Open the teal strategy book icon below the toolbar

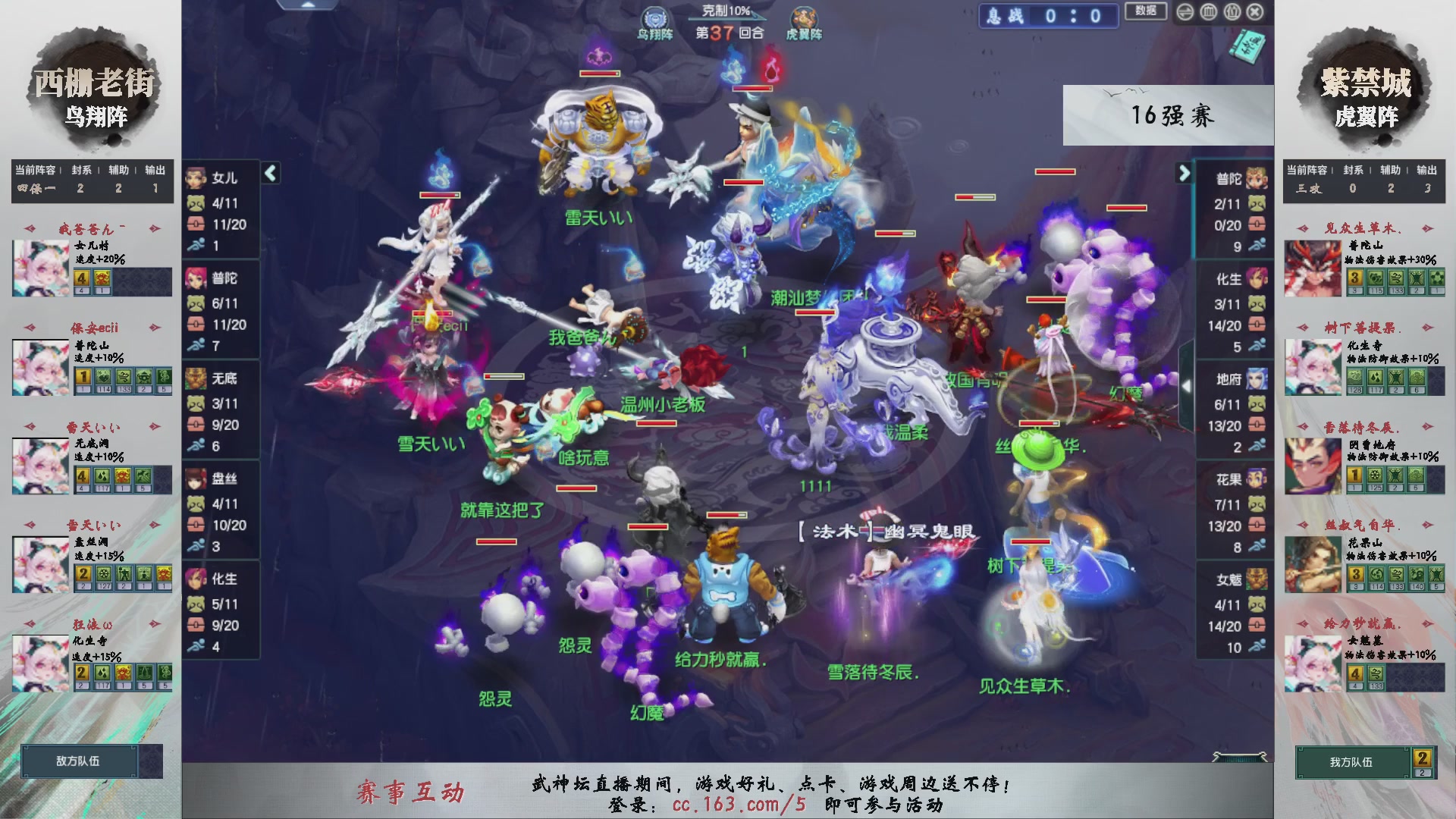tap(1248, 47)
